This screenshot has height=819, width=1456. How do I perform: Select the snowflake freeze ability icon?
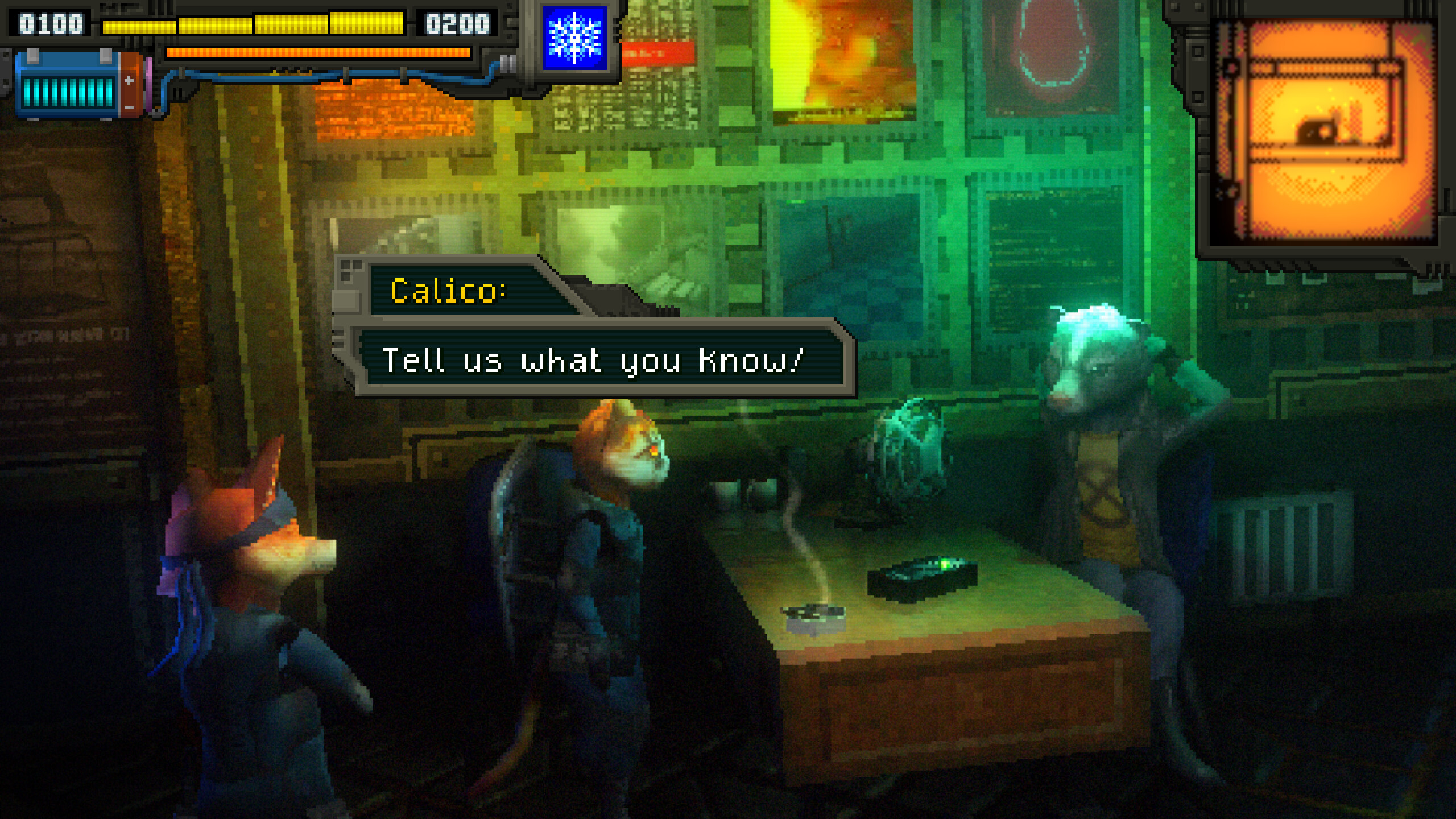(576, 37)
